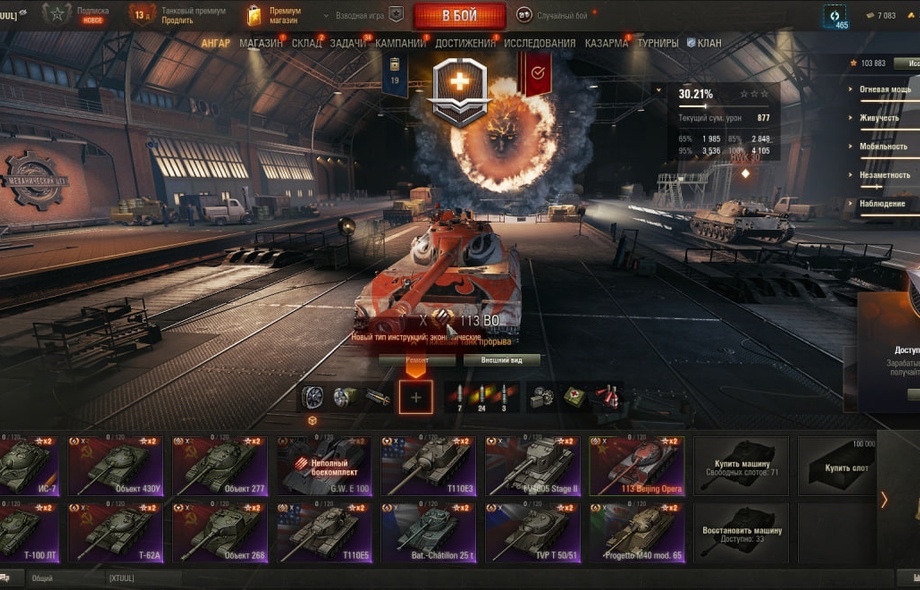Screen dimensions: 920x590
Task: Click the empty plus equipment slot
Action: [x=416, y=397]
